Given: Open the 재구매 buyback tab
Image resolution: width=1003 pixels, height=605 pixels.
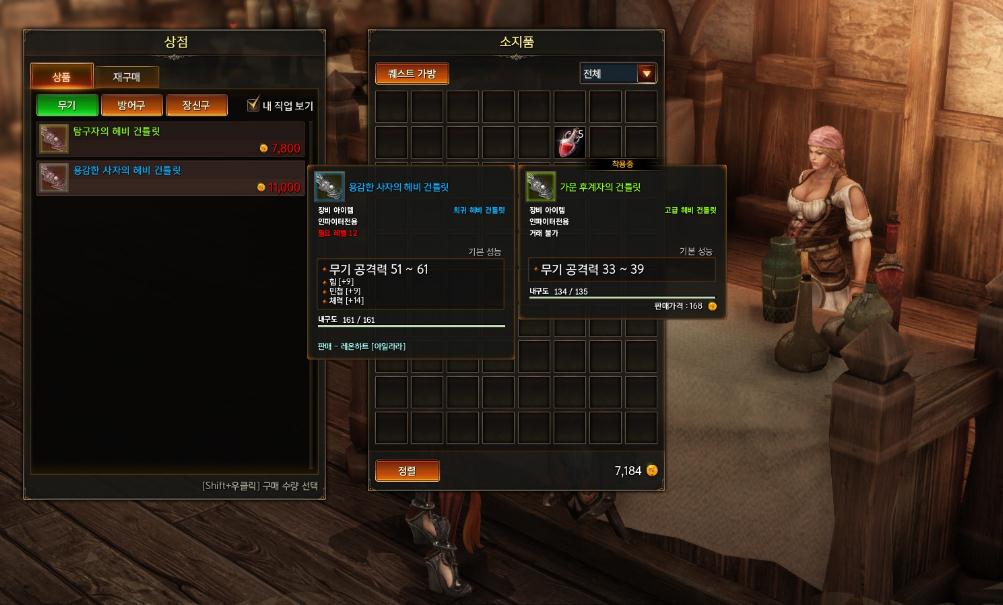Looking at the screenshot, I should pos(127,76).
